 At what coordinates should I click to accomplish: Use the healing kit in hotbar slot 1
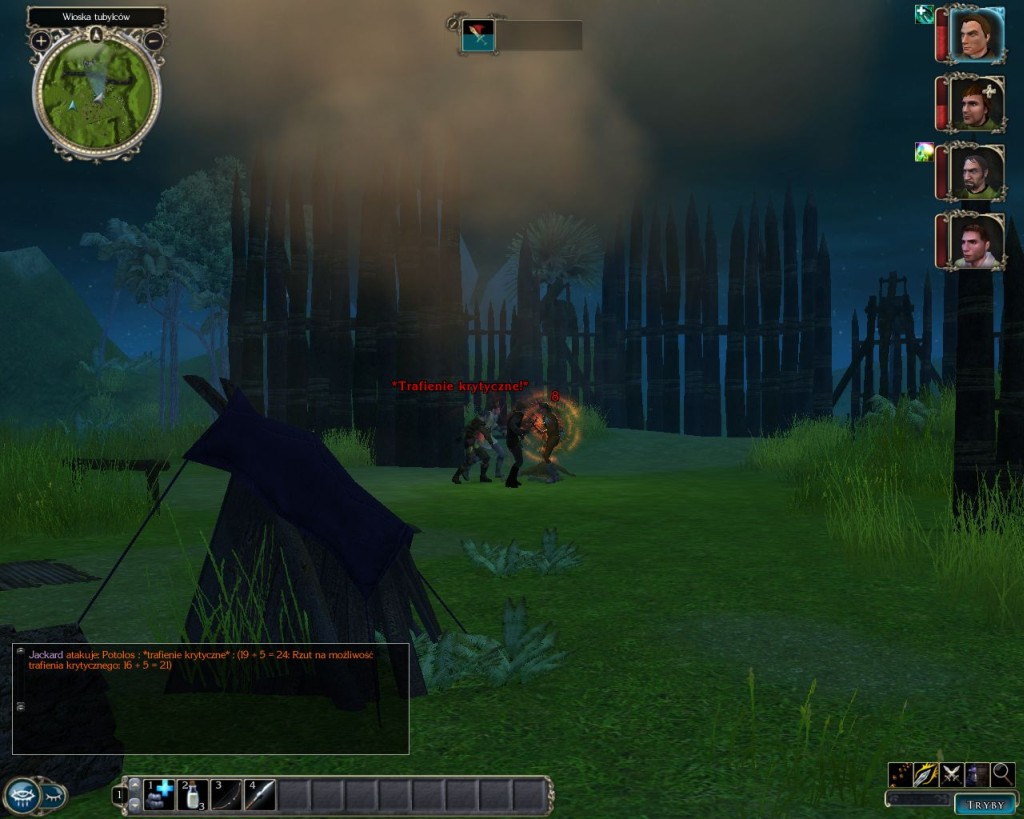159,795
